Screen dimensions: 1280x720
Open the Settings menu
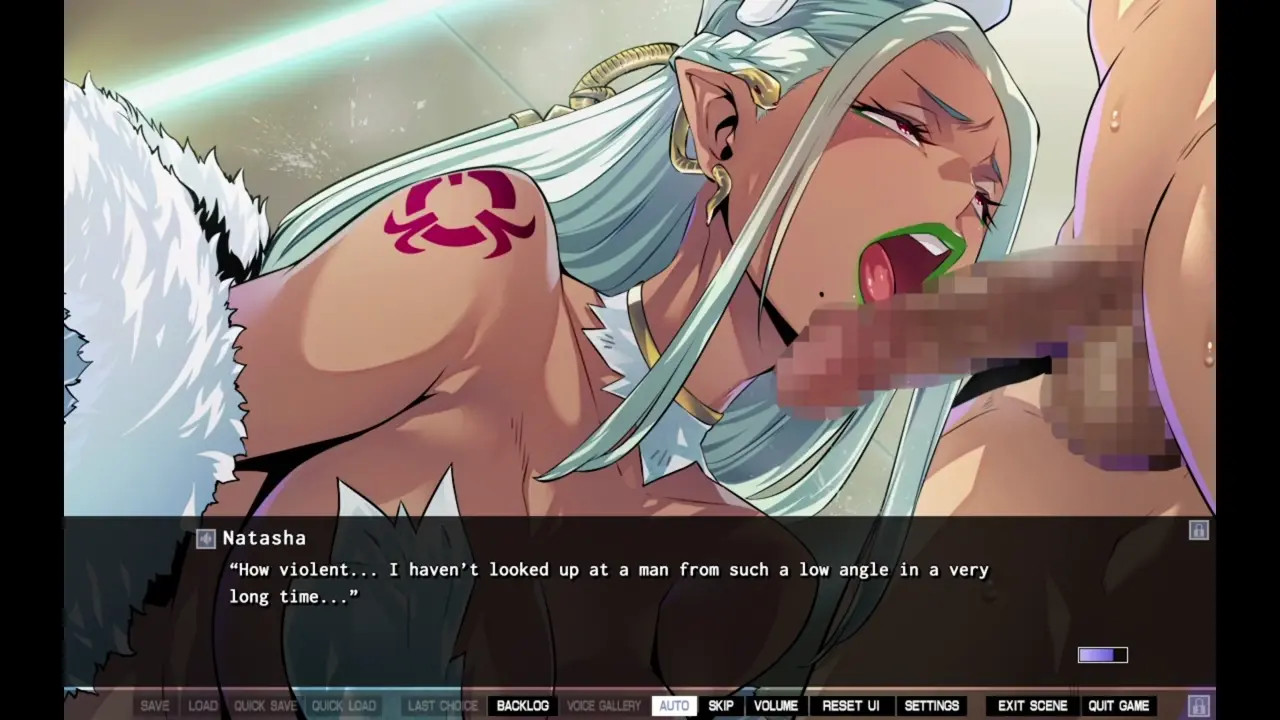tap(932, 706)
